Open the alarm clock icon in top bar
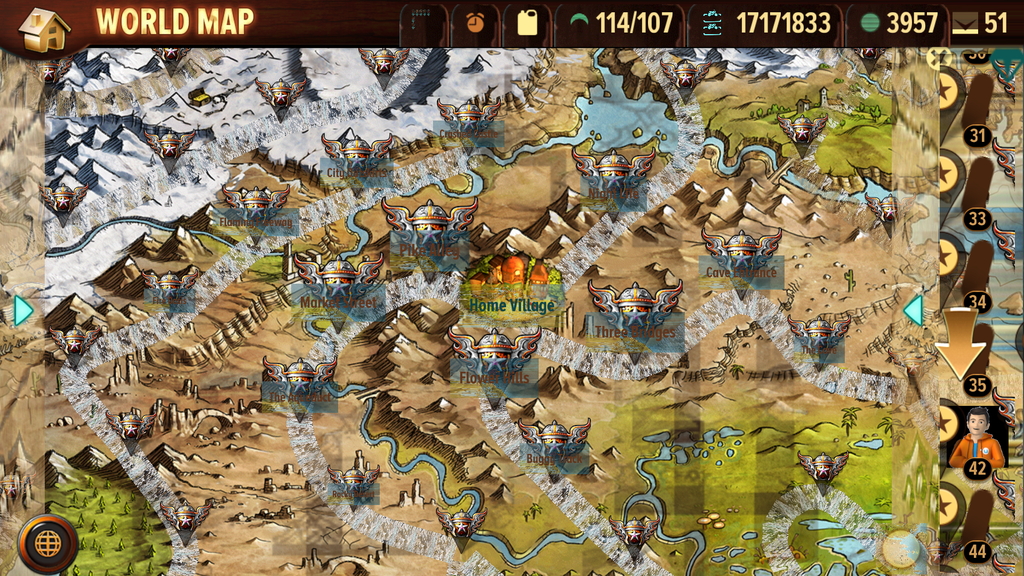The image size is (1024, 576). click(x=475, y=22)
